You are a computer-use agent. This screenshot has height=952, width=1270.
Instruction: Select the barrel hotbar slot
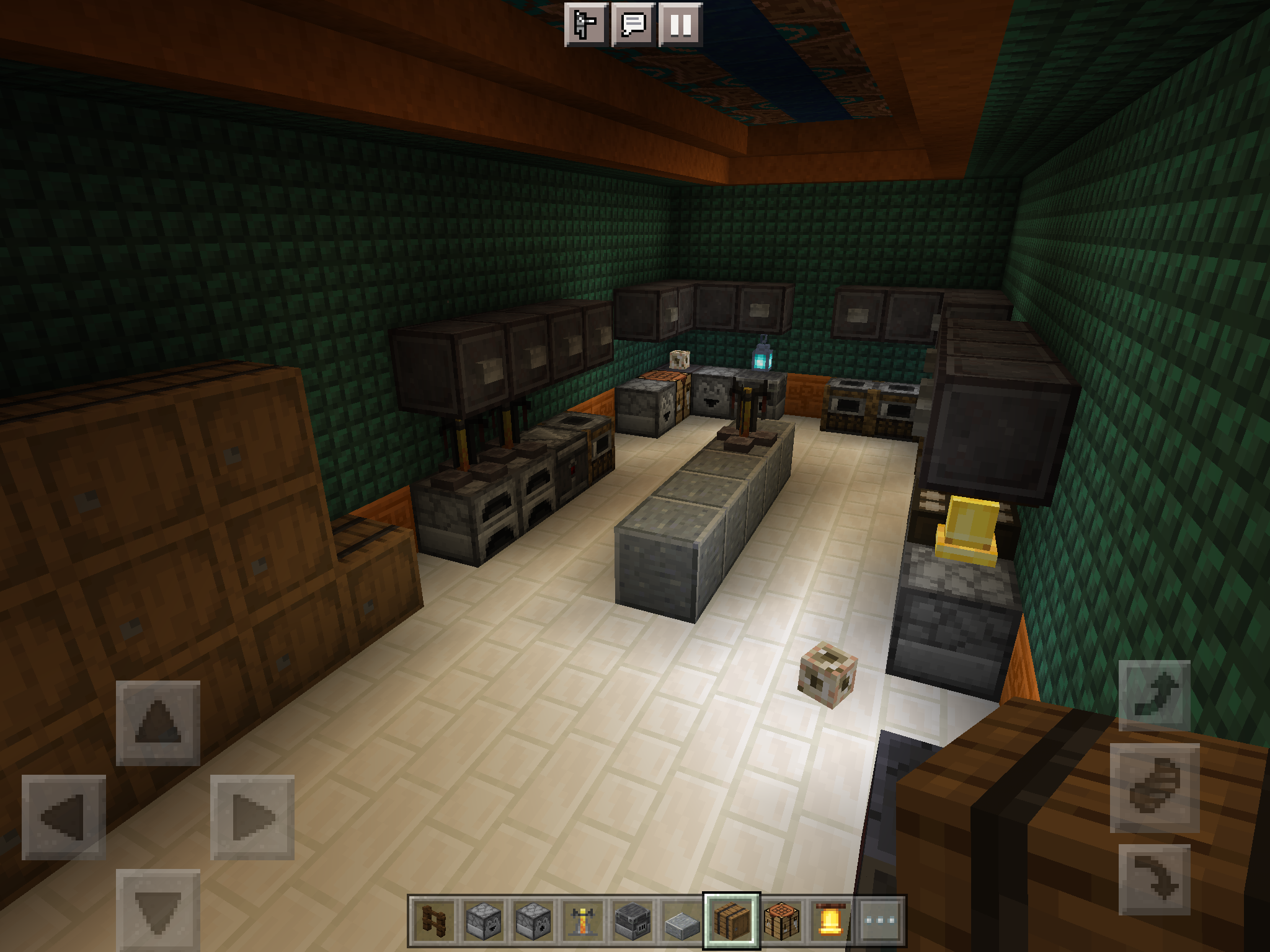[732, 920]
